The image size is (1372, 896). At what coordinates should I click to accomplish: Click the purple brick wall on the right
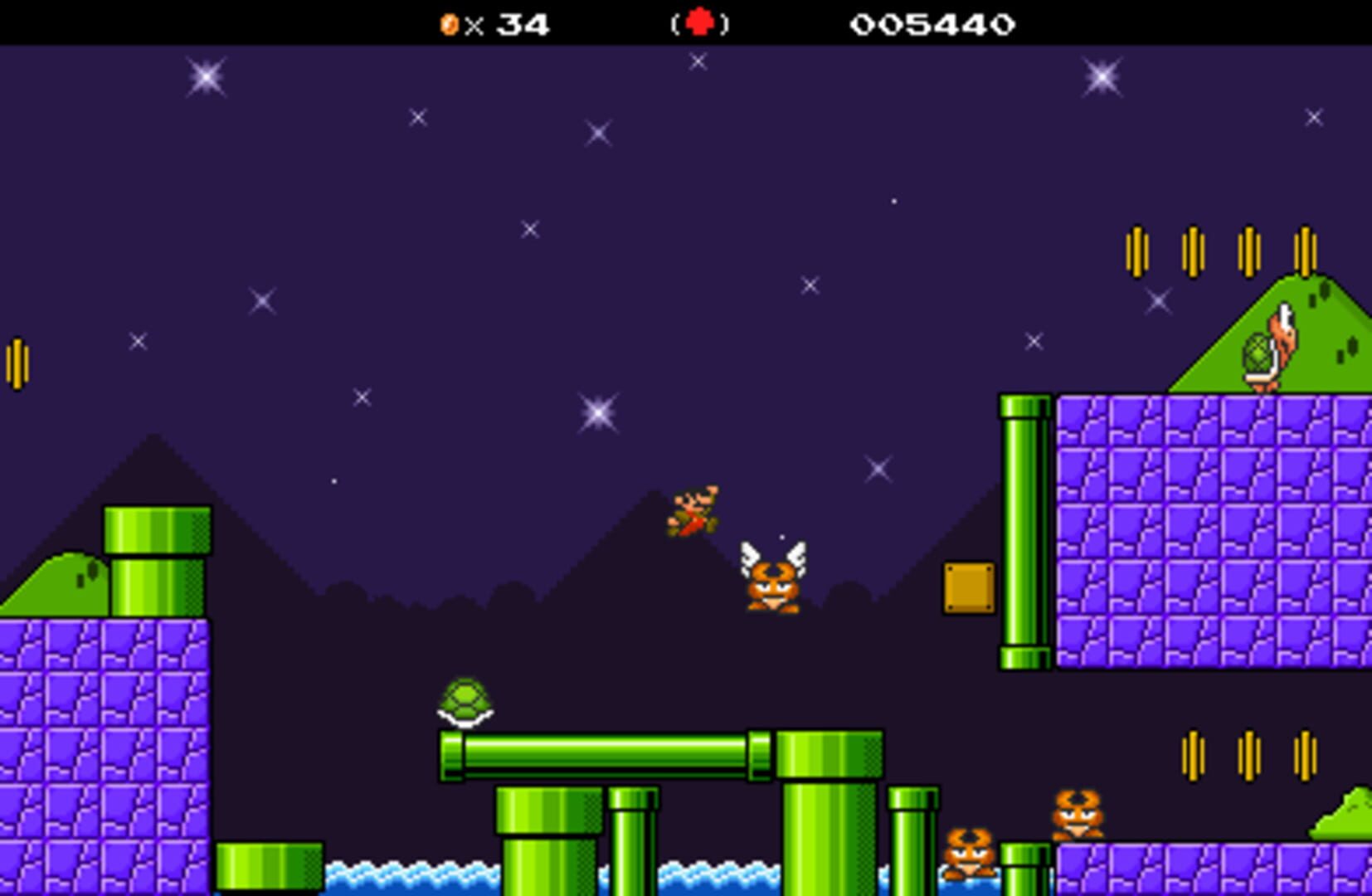[1203, 531]
